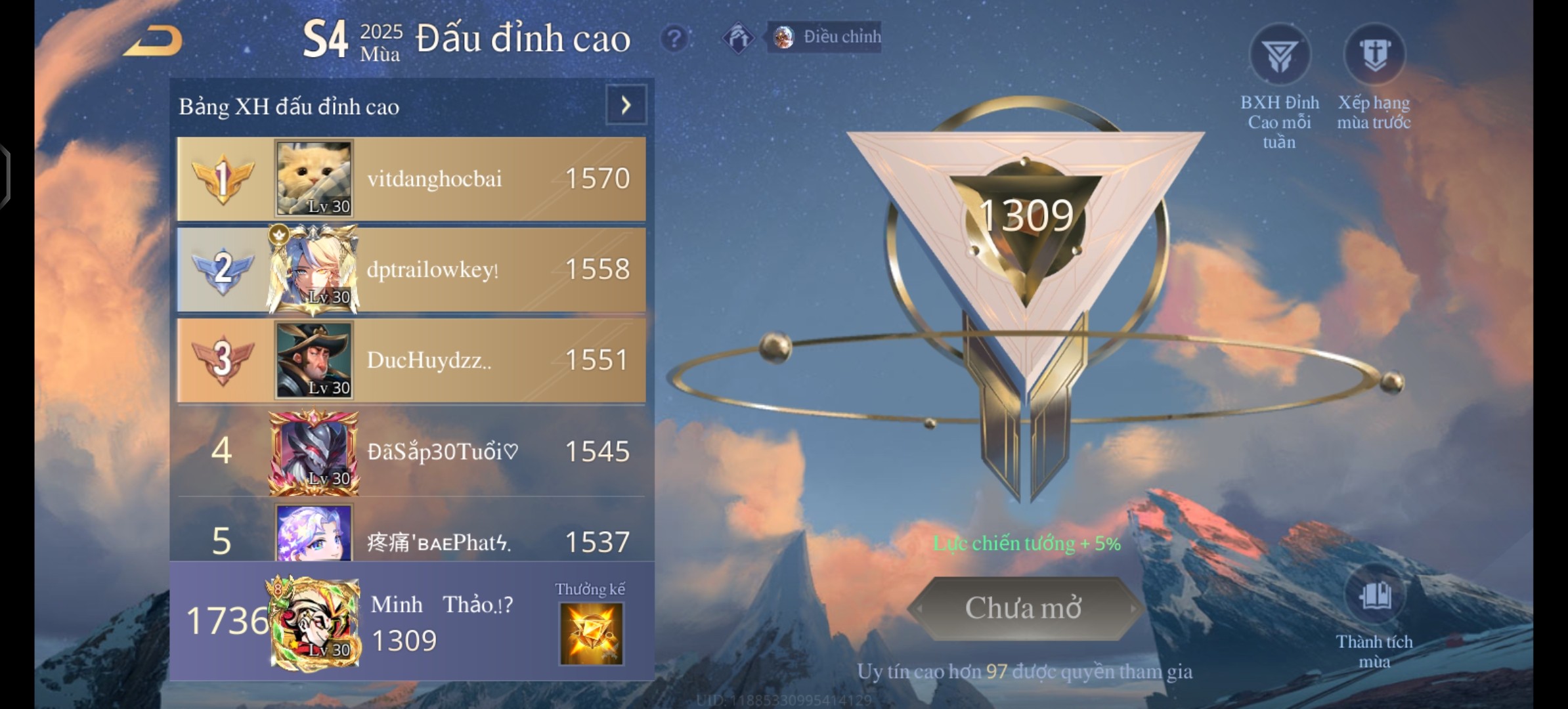
Task: Click the Chưa mở button
Action: click(x=1023, y=609)
